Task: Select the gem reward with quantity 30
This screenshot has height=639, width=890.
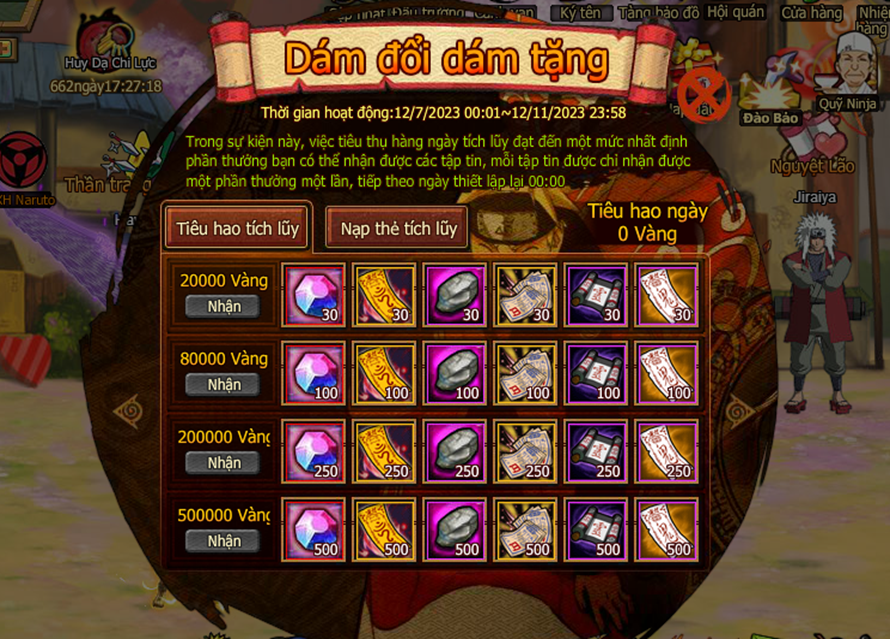Action: pyautogui.click(x=314, y=295)
